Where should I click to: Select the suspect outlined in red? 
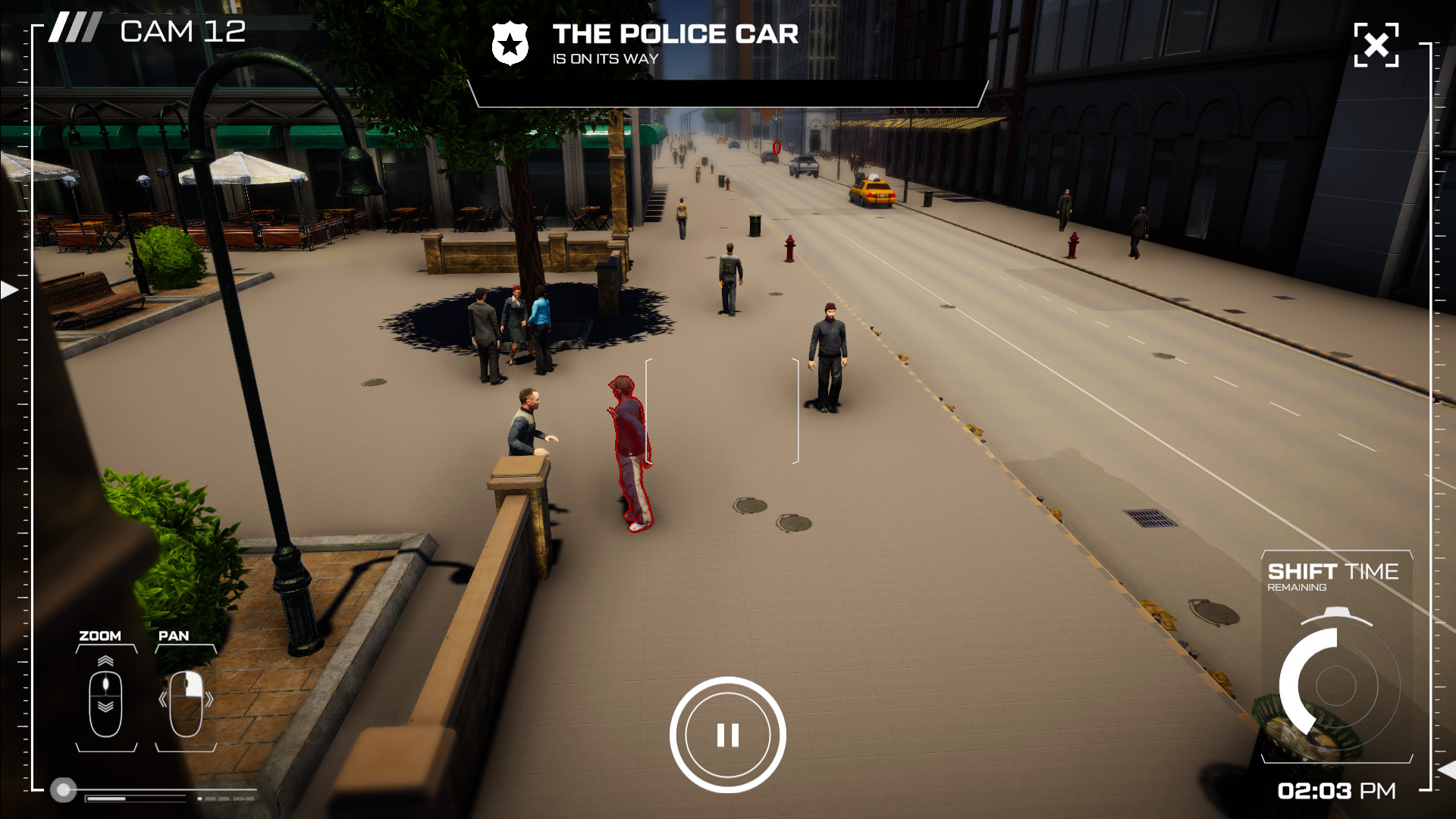coord(631,453)
